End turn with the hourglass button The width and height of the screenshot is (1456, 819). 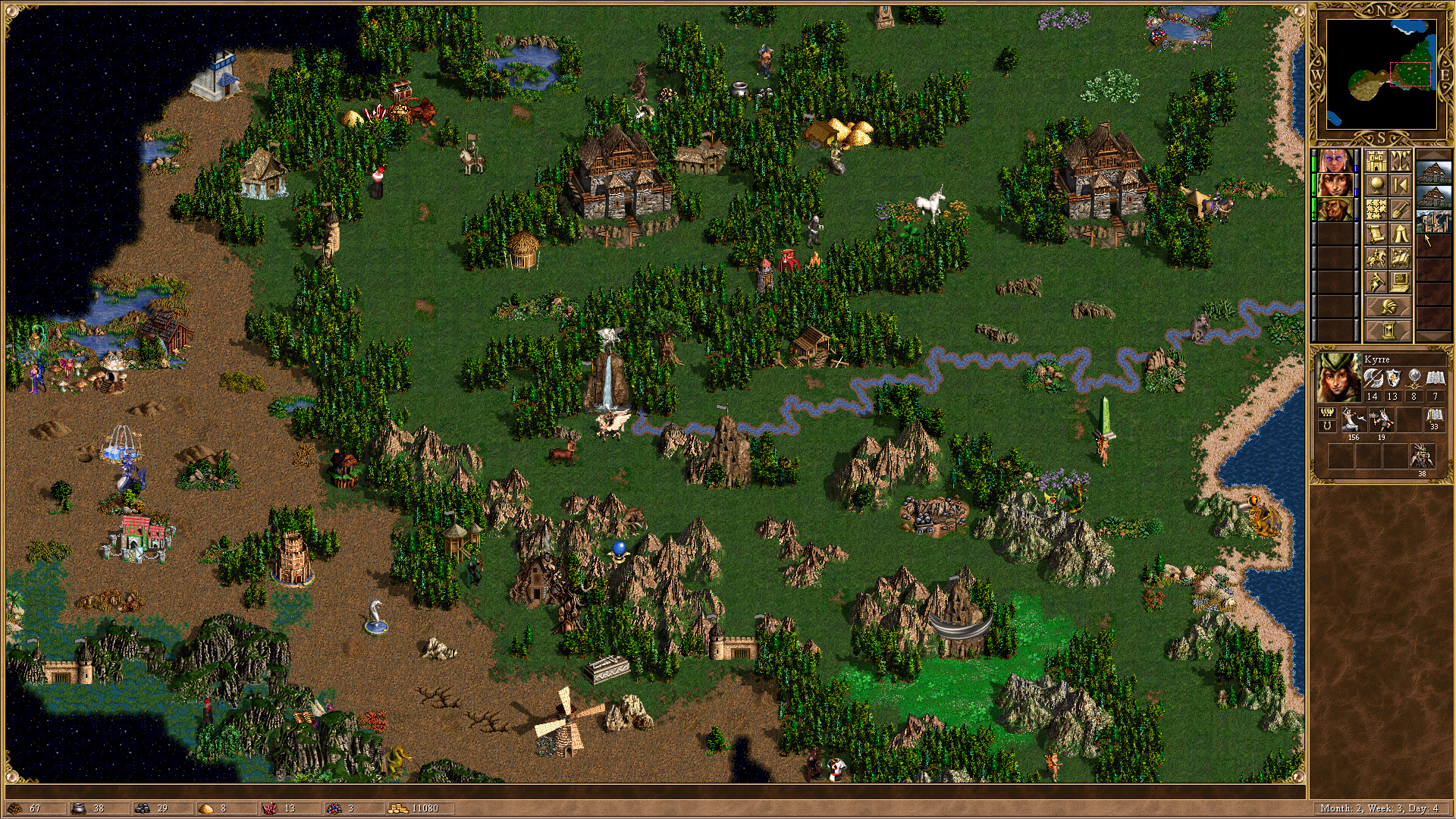point(1388,331)
